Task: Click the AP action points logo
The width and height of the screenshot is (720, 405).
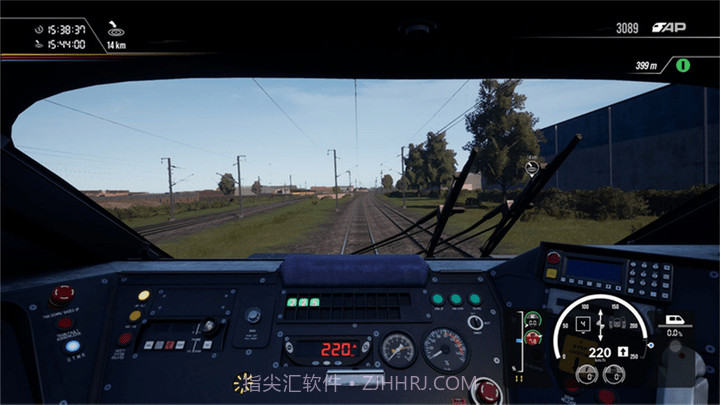Action: (x=667, y=27)
